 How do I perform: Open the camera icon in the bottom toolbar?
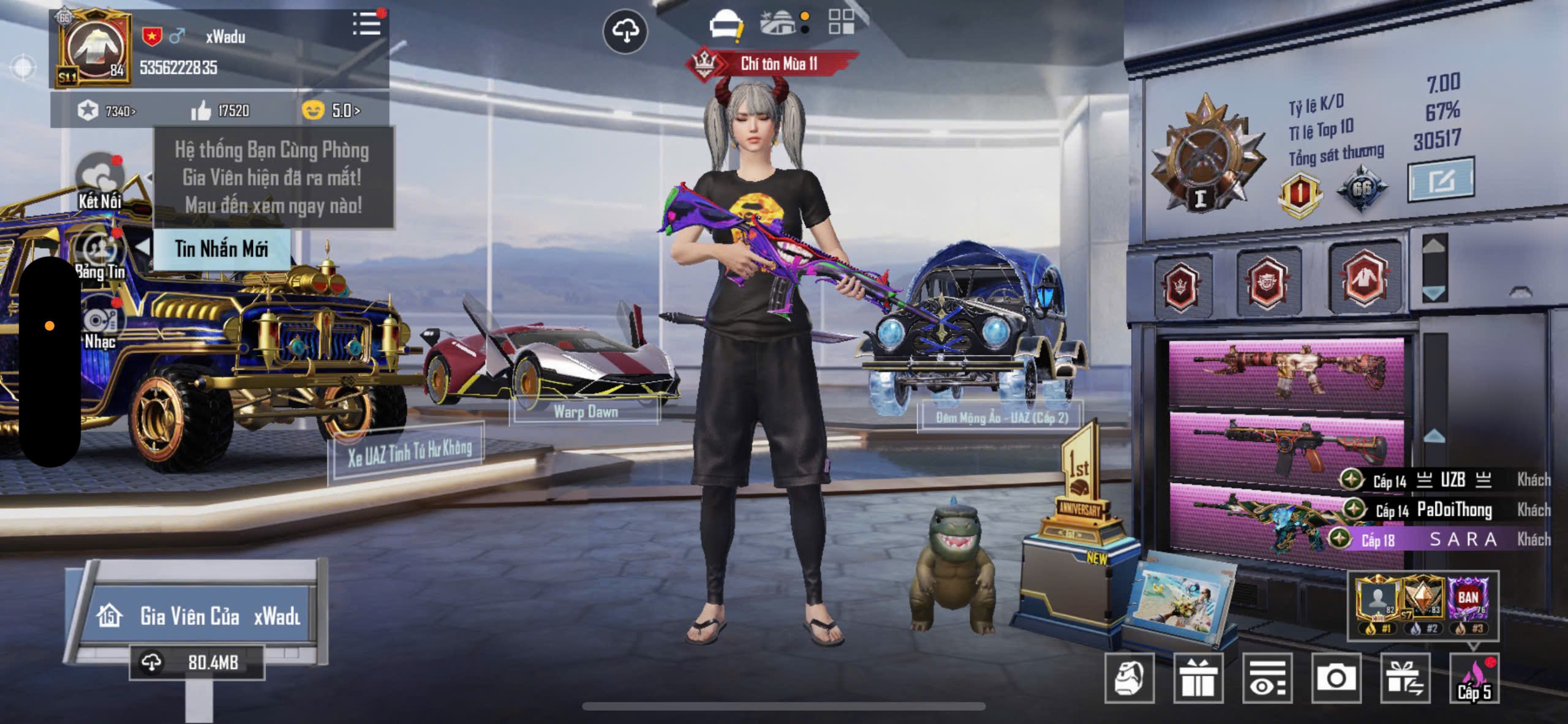coord(1336,678)
